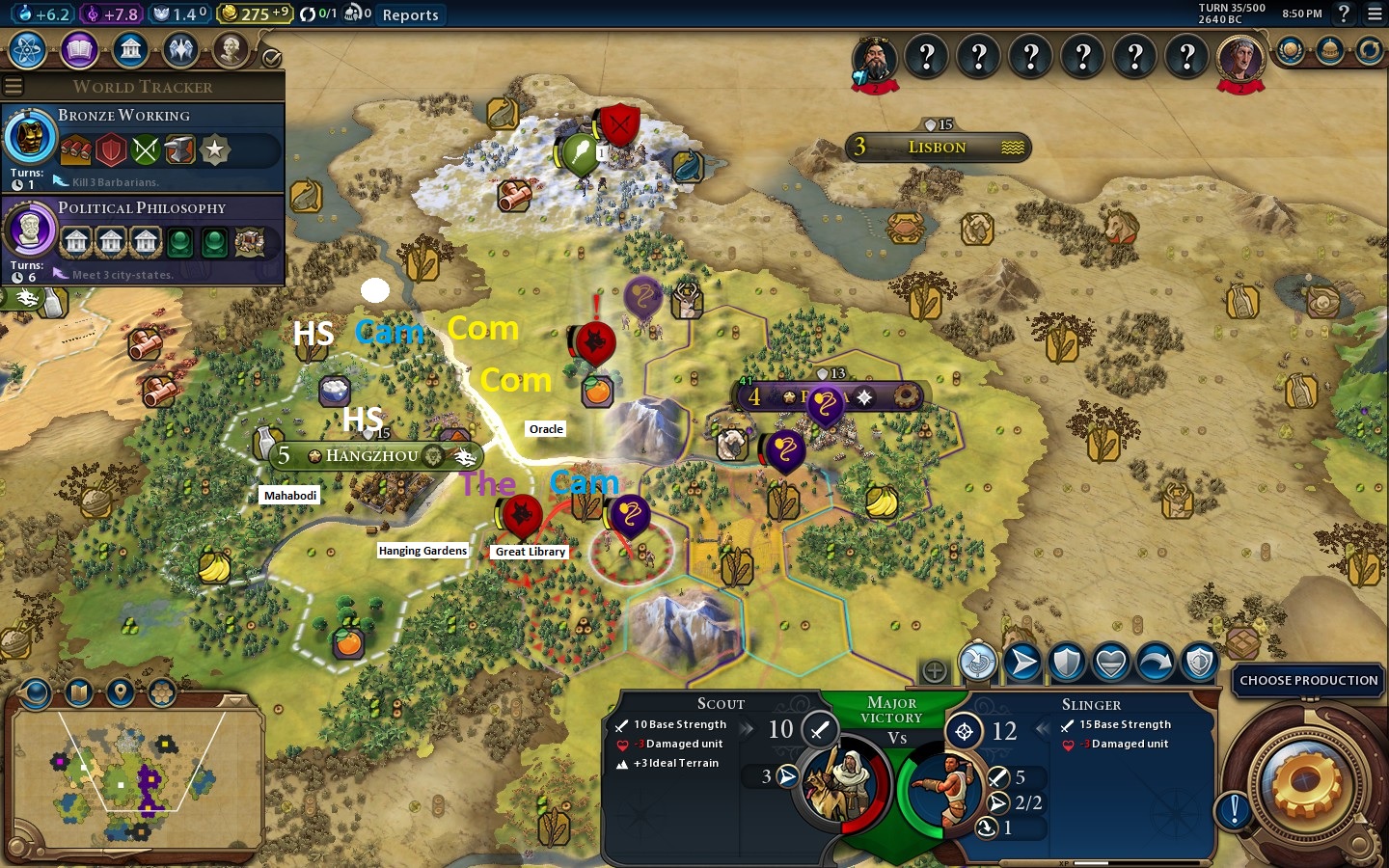Open the Religion screen
Image resolution: width=1389 pixels, height=868 pixels.
180,49
